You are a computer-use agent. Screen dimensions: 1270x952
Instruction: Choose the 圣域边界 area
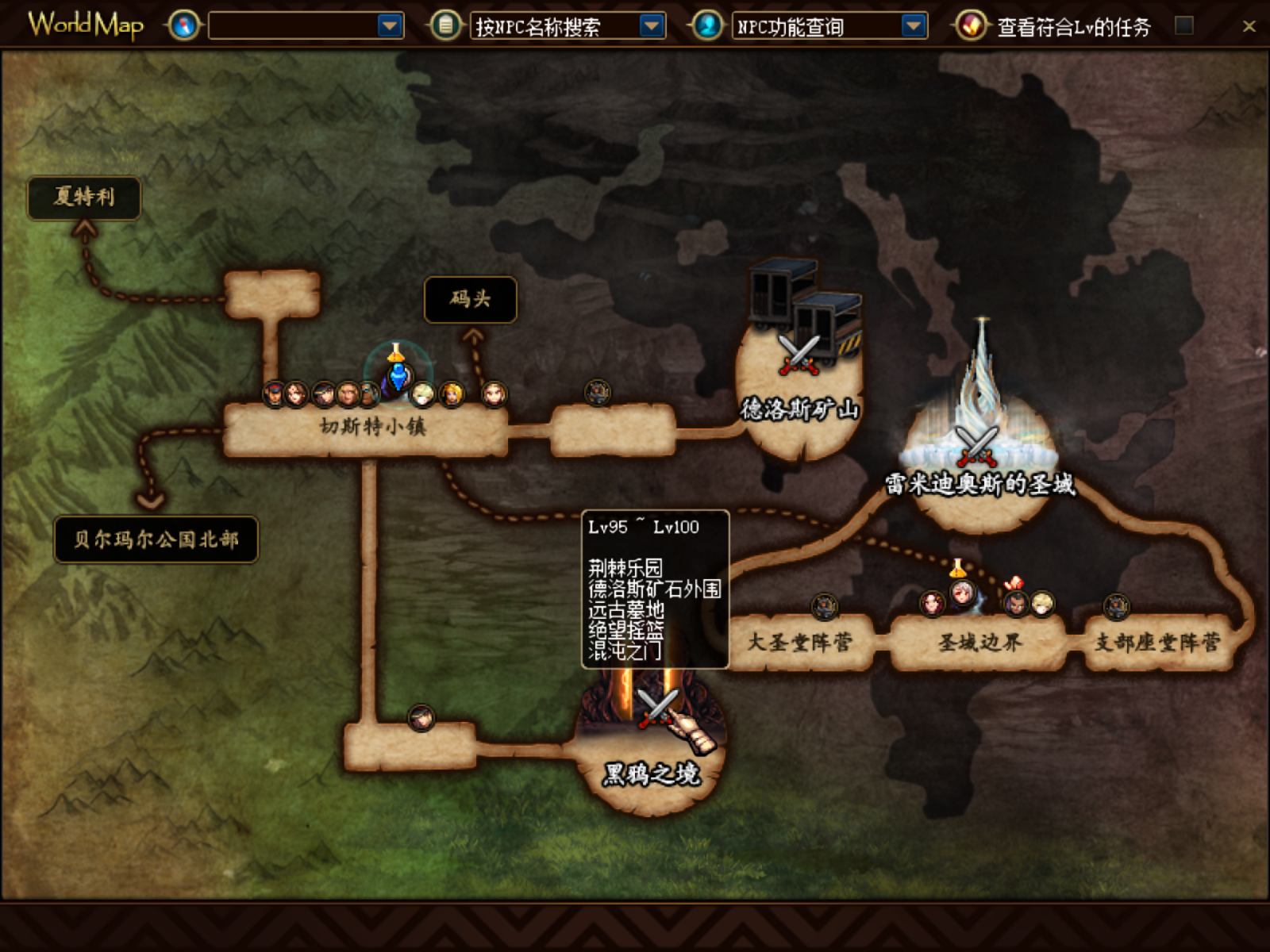tap(979, 642)
